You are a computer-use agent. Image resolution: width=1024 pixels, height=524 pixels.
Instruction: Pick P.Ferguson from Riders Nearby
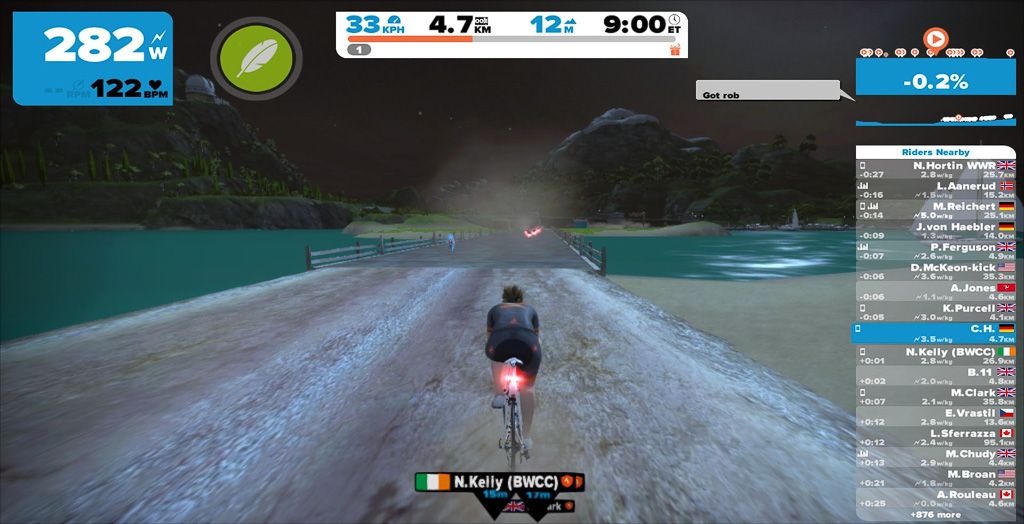point(935,251)
